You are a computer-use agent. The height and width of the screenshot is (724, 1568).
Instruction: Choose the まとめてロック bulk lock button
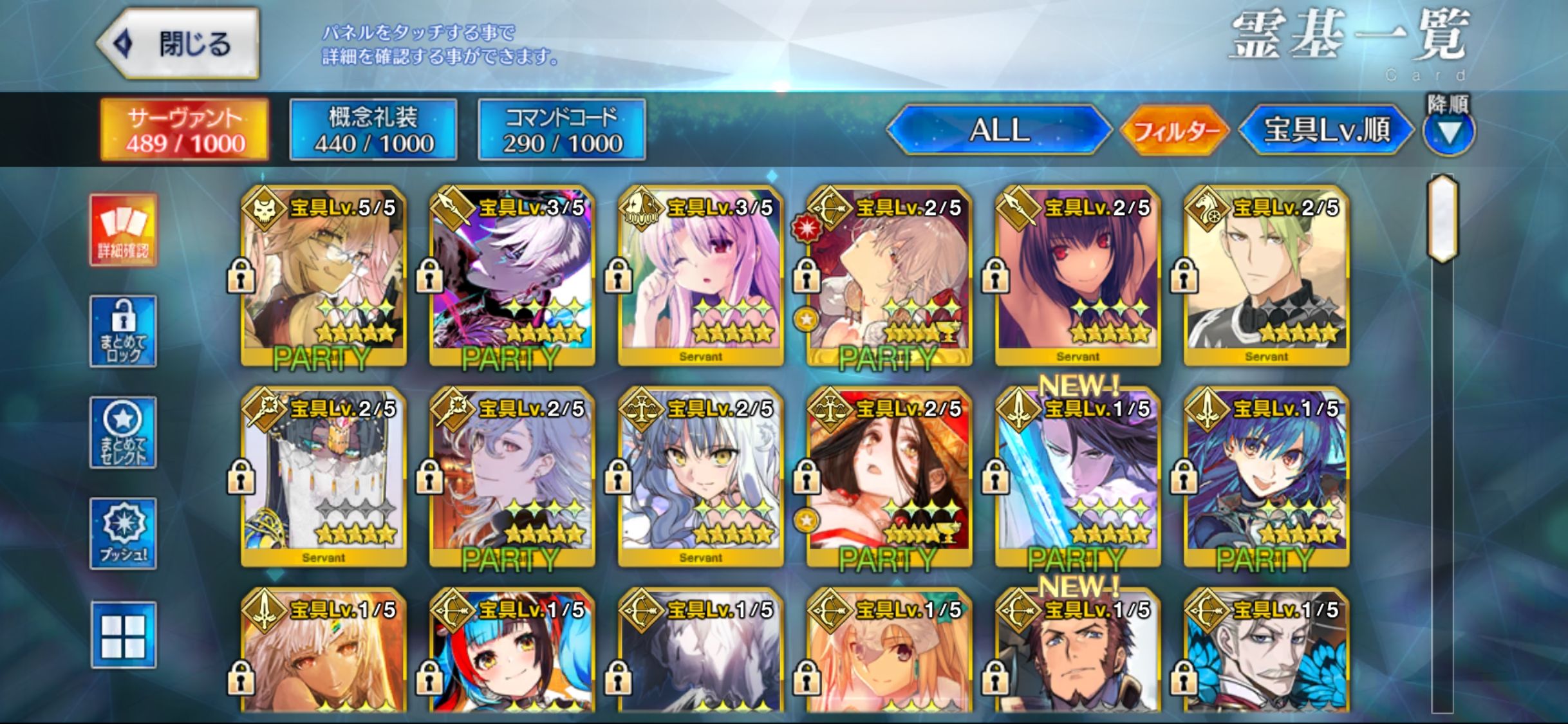coord(123,331)
